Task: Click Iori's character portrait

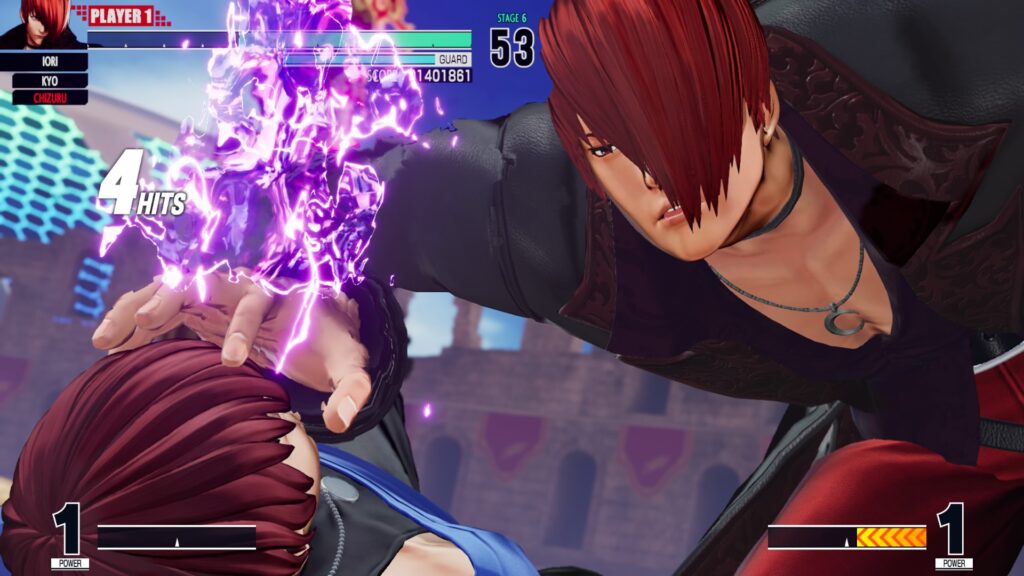Action: (42, 24)
